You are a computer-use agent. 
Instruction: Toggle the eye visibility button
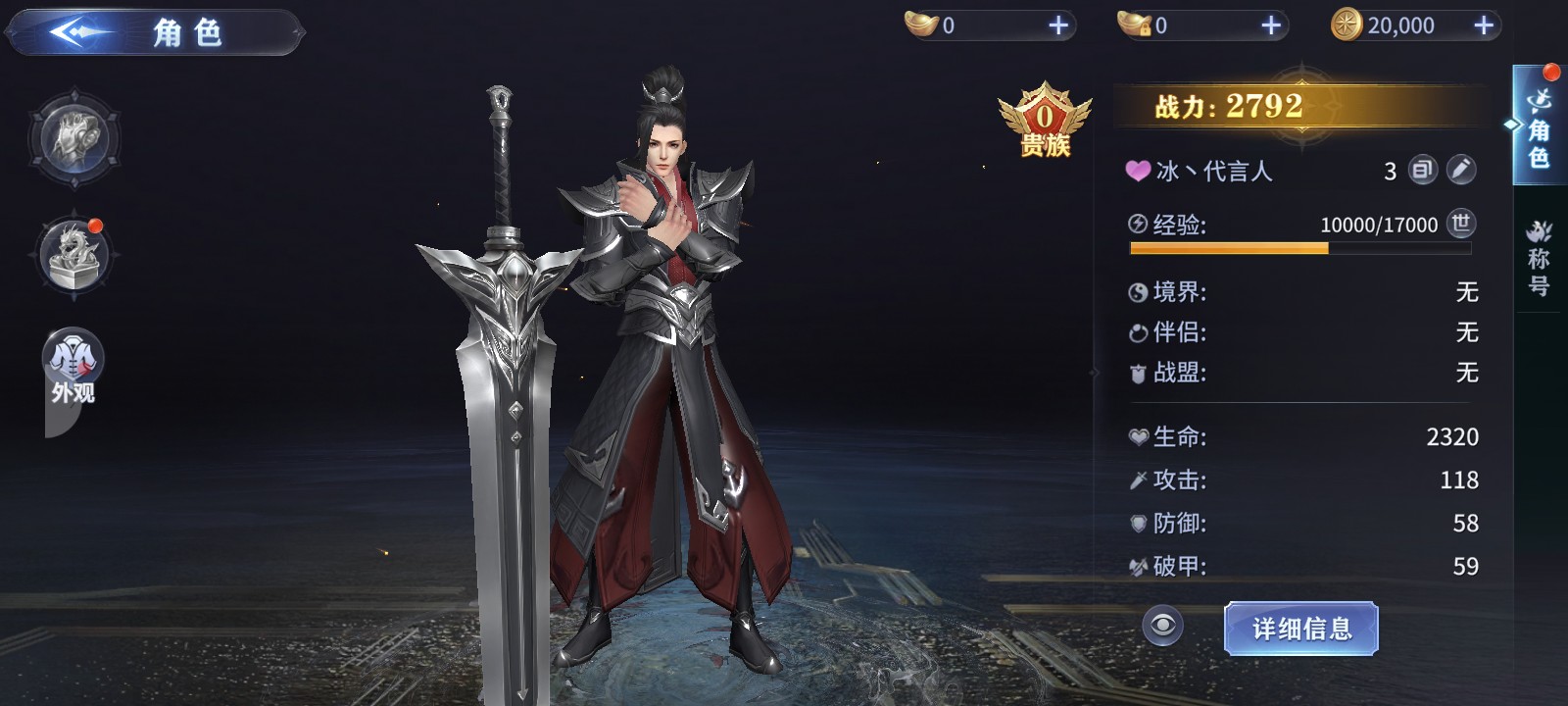[x=1162, y=626]
